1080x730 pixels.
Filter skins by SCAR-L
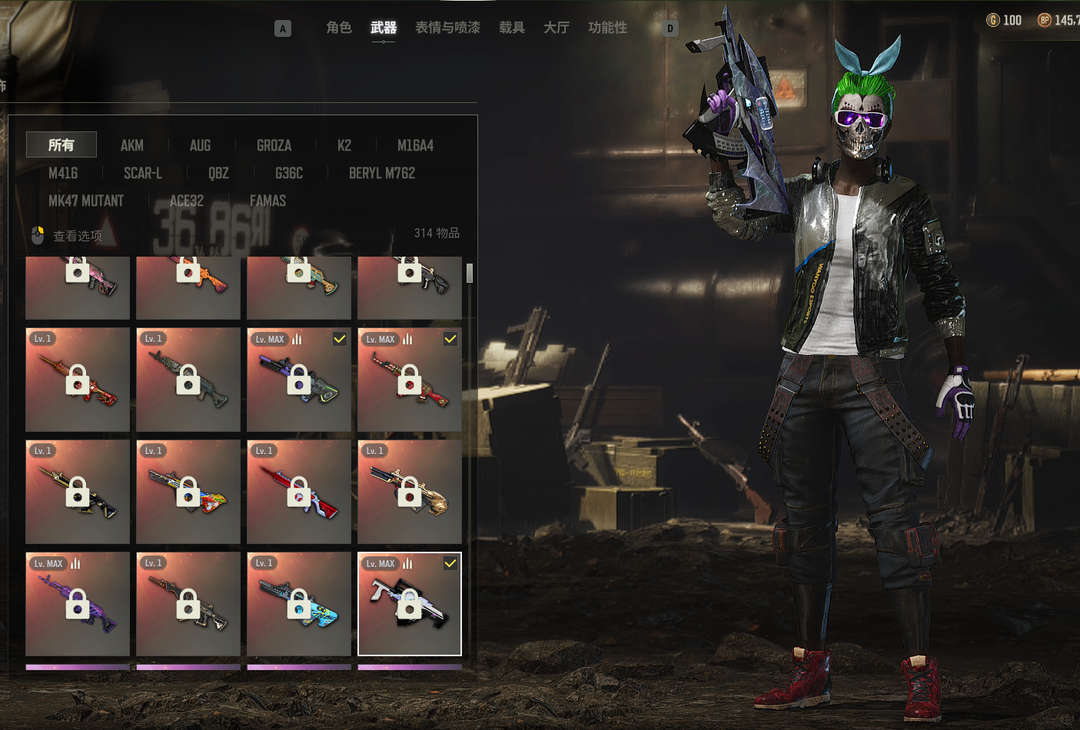[x=143, y=173]
